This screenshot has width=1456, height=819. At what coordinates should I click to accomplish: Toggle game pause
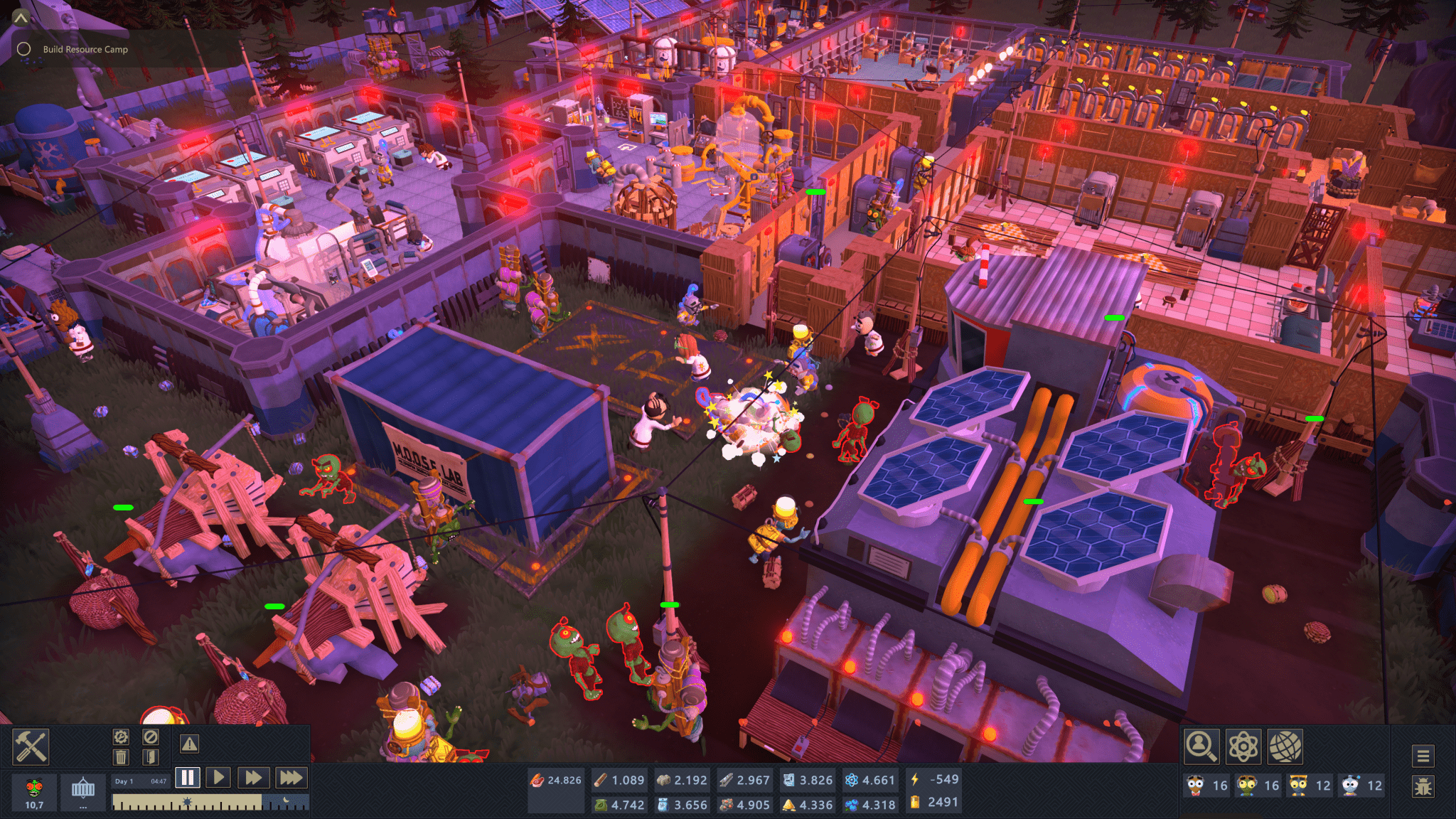[x=187, y=779]
